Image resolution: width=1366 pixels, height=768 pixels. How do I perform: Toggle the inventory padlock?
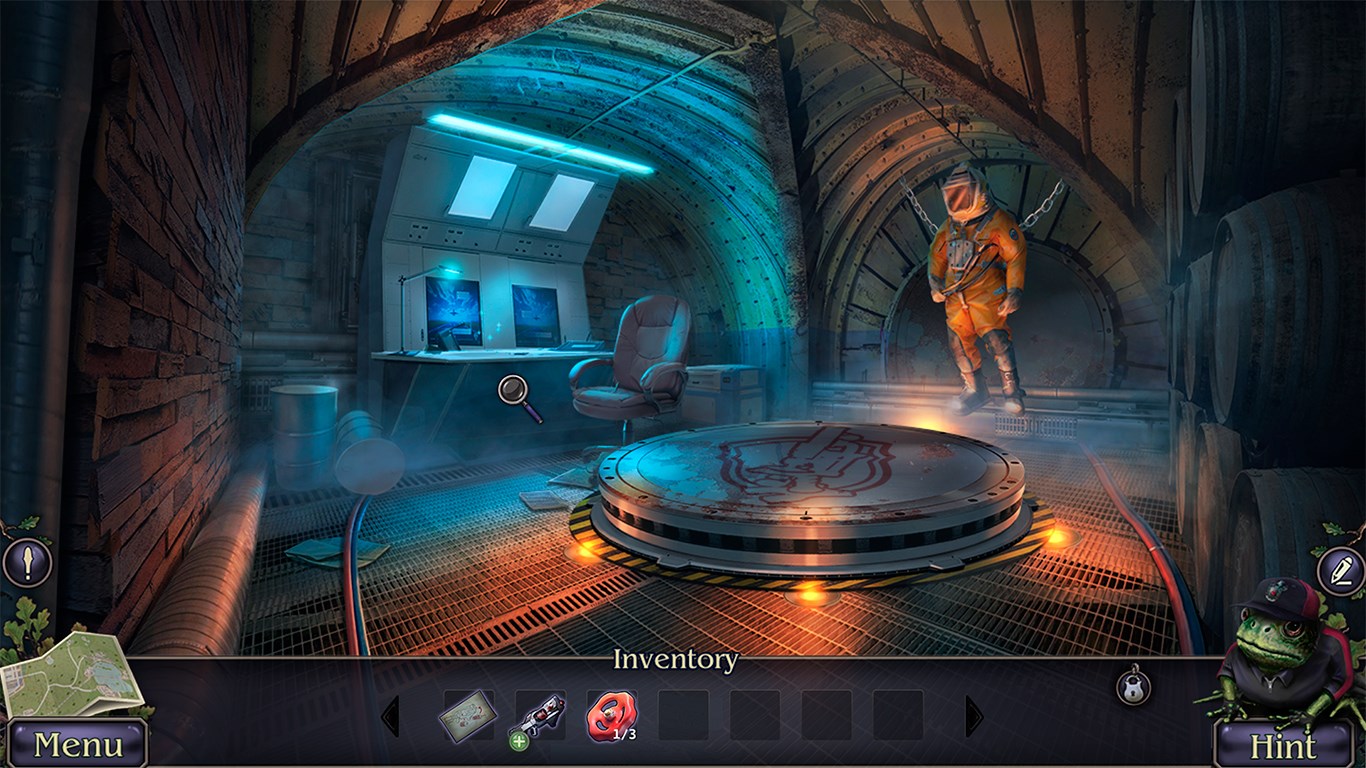1133,686
